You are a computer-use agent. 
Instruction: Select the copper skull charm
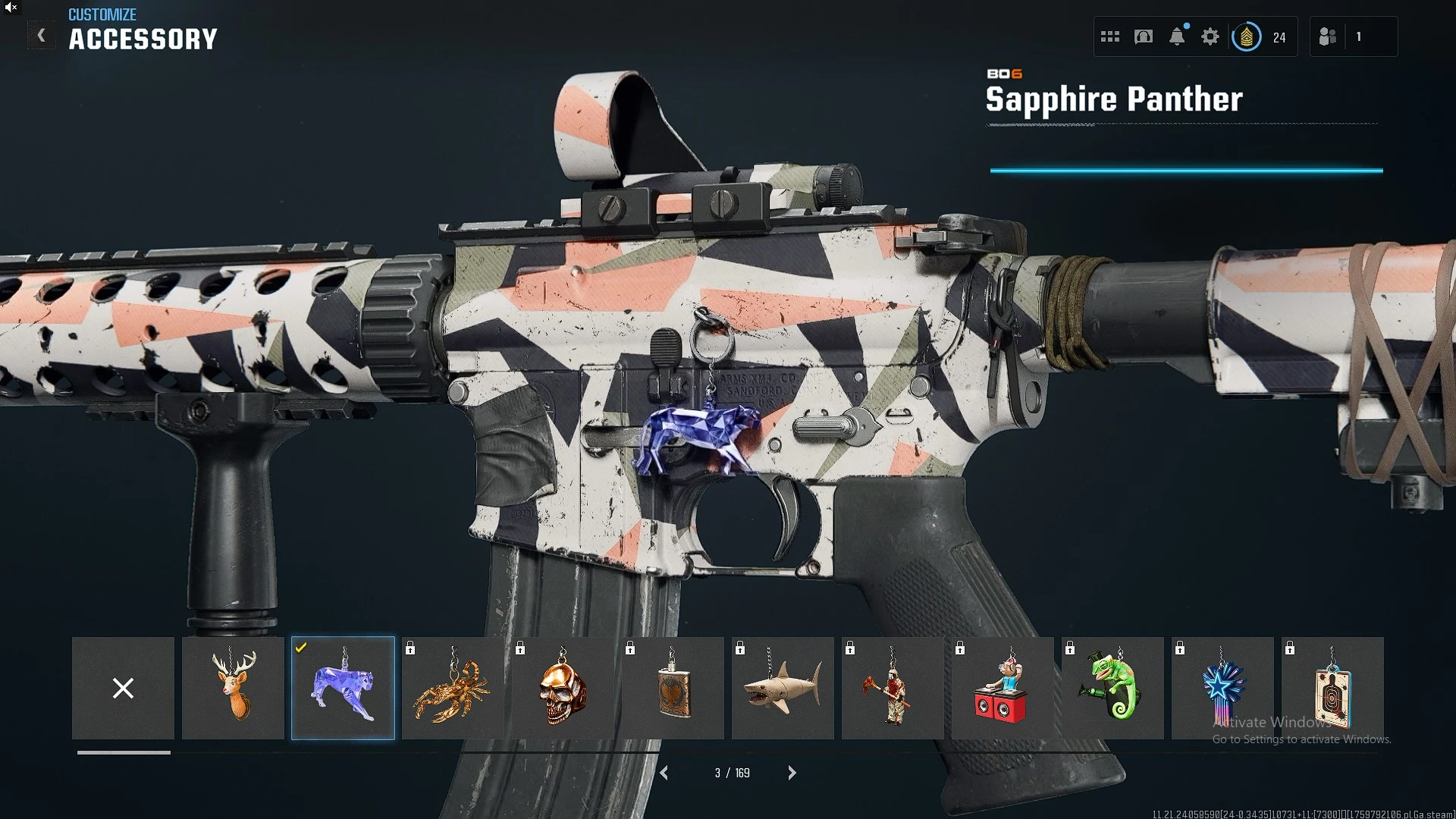pos(563,688)
